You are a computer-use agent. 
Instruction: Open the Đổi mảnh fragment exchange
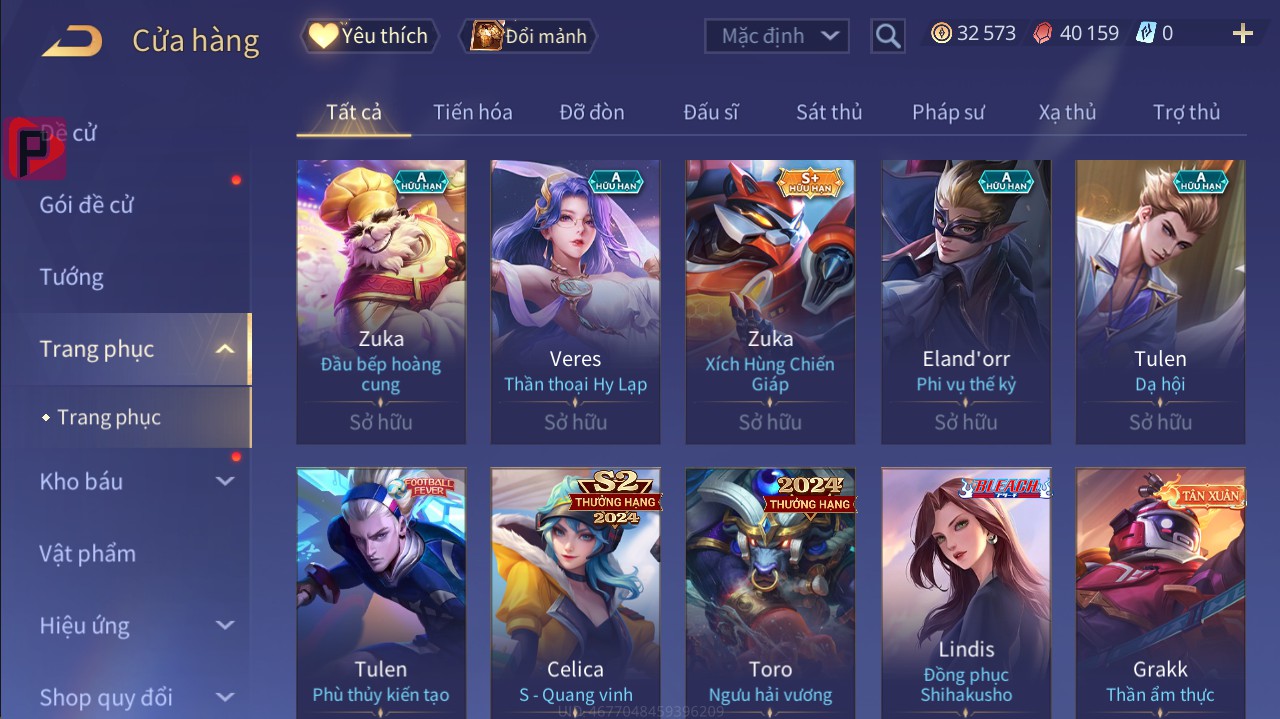[x=529, y=36]
